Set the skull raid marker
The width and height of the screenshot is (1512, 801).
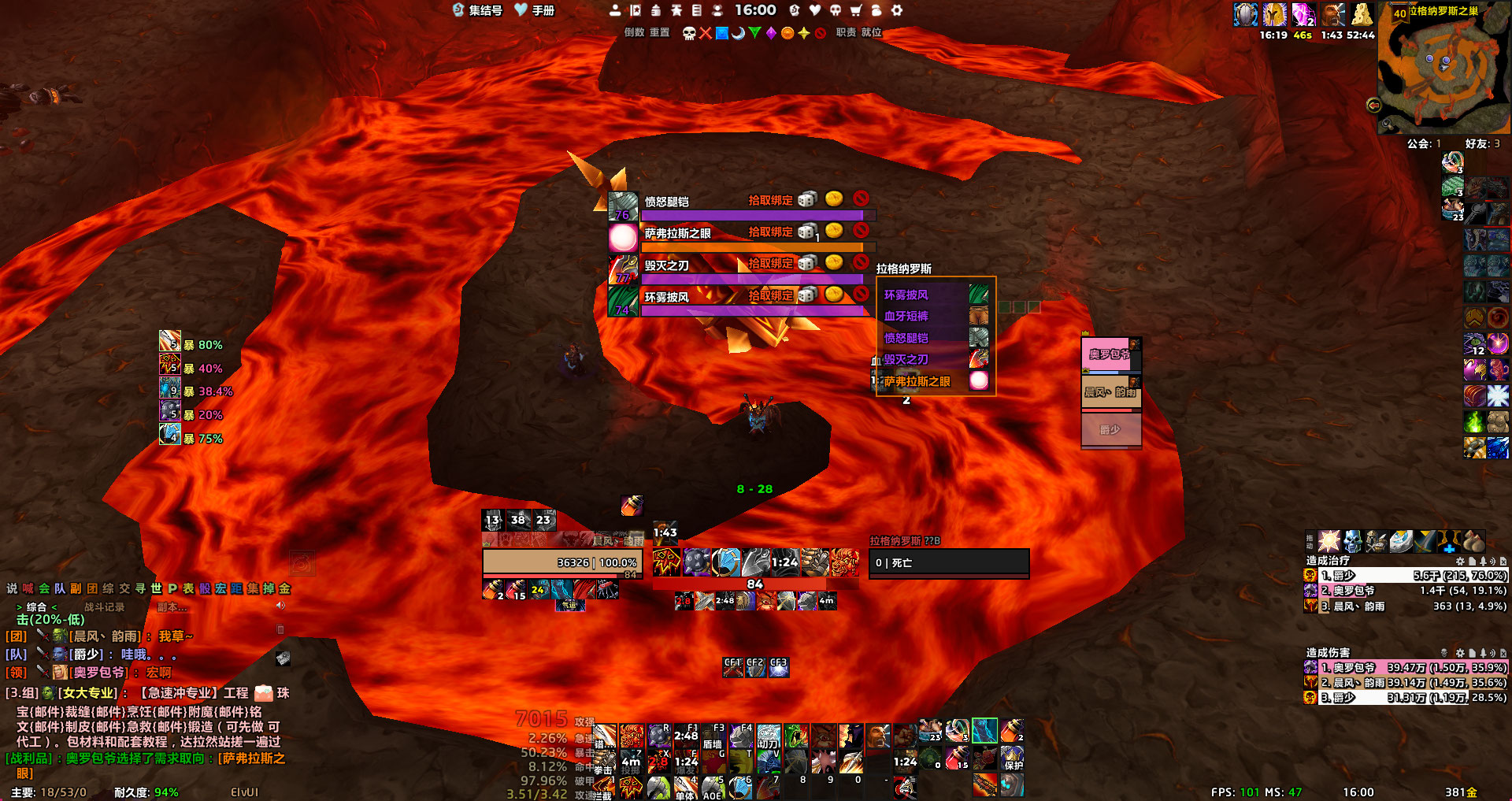[689, 33]
